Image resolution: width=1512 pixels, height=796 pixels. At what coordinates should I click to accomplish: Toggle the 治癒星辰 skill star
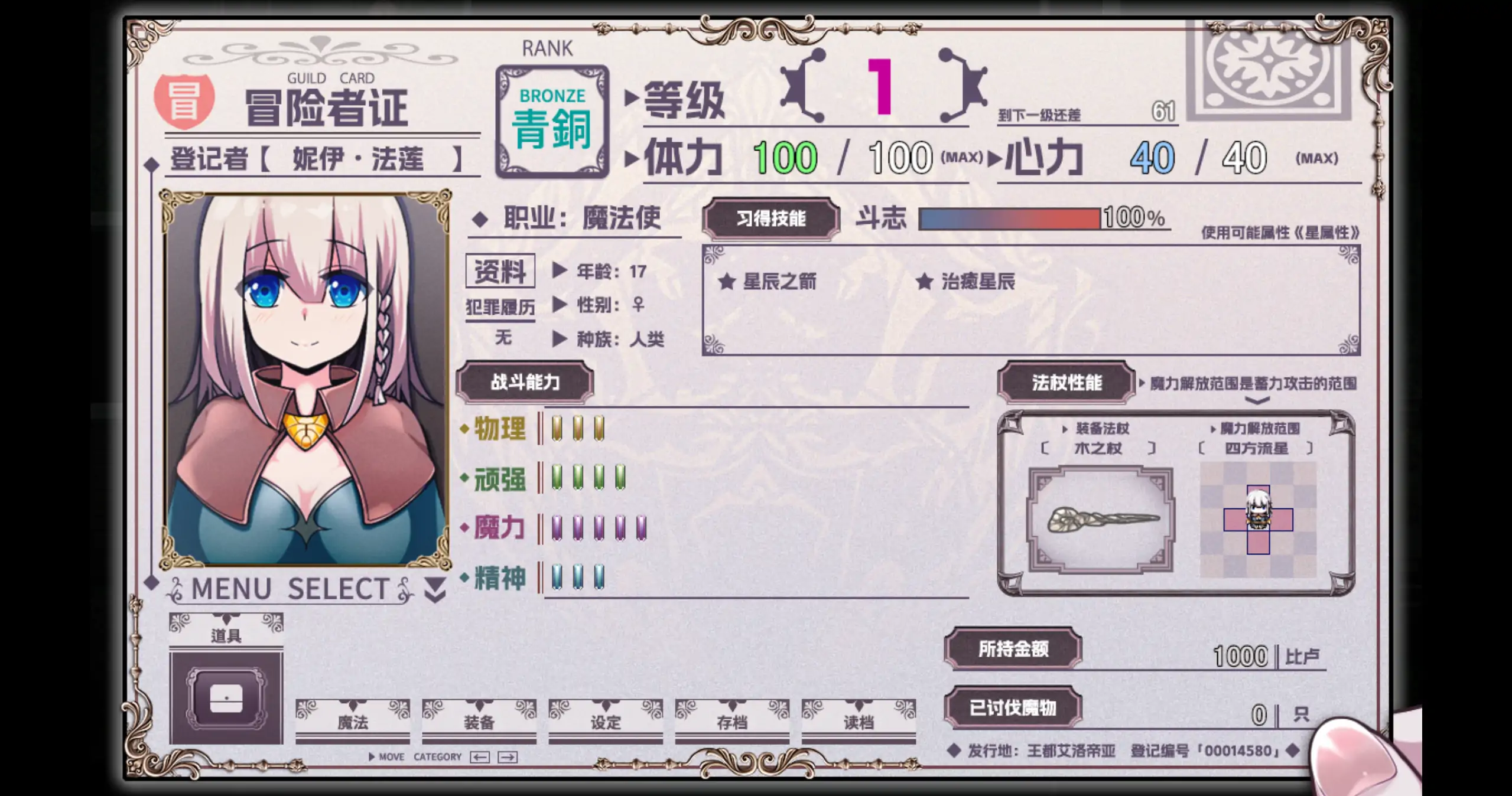(x=925, y=282)
